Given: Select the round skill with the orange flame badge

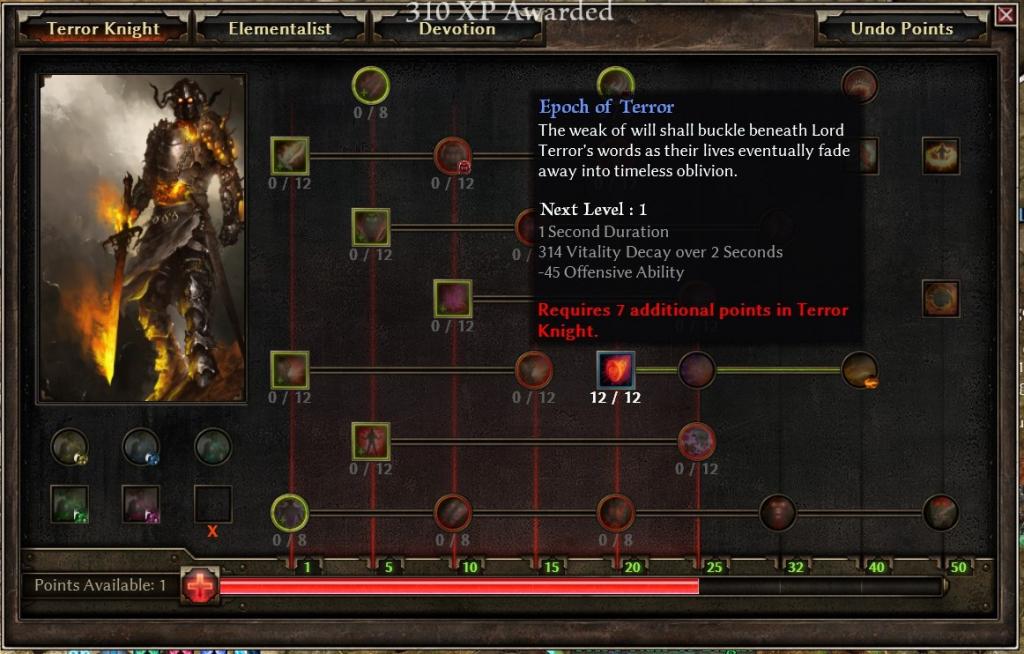Looking at the screenshot, I should point(860,370).
